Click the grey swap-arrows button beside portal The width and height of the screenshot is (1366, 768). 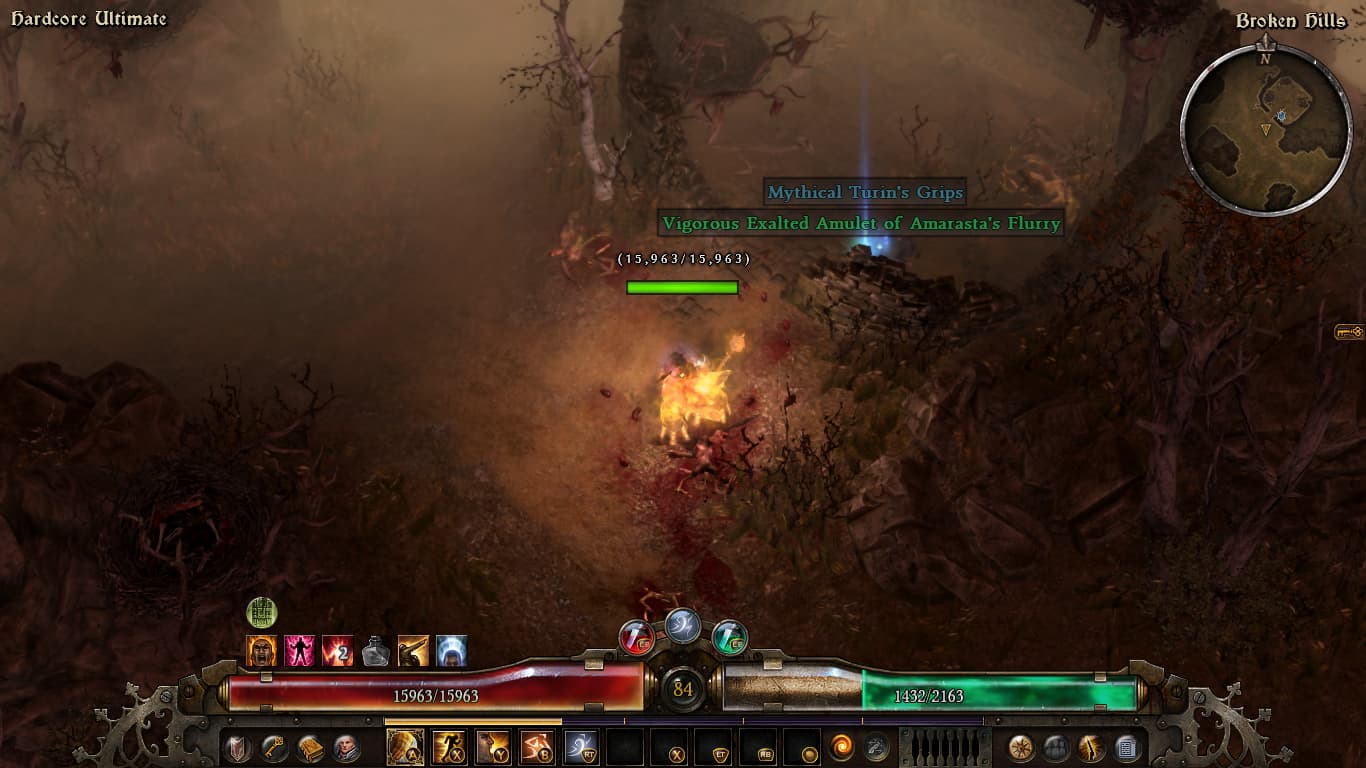[x=876, y=747]
